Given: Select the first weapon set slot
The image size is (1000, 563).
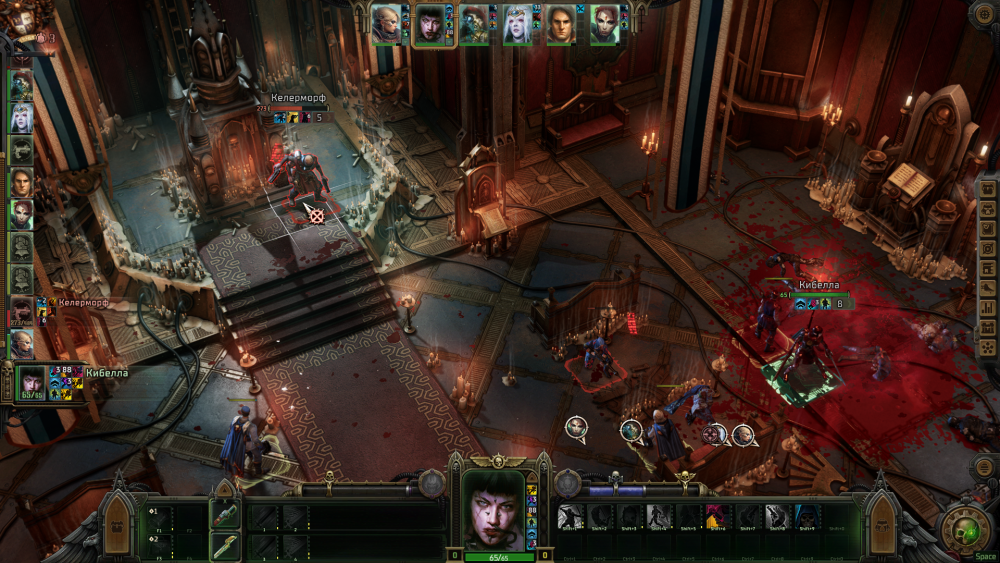Looking at the screenshot, I should click(x=224, y=516).
